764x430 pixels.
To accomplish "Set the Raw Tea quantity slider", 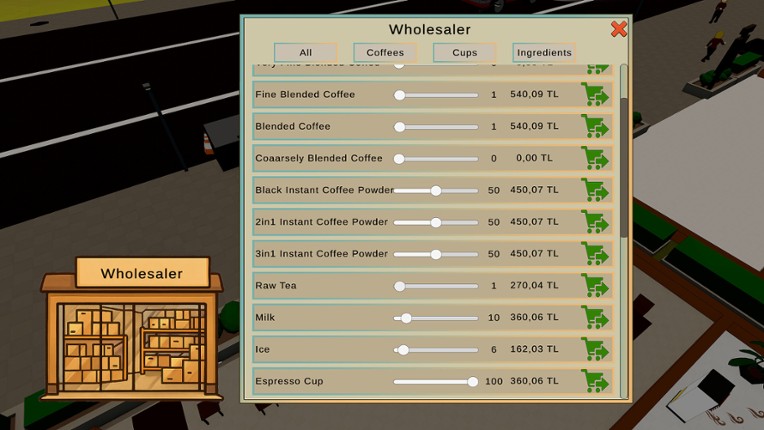I will (x=400, y=286).
